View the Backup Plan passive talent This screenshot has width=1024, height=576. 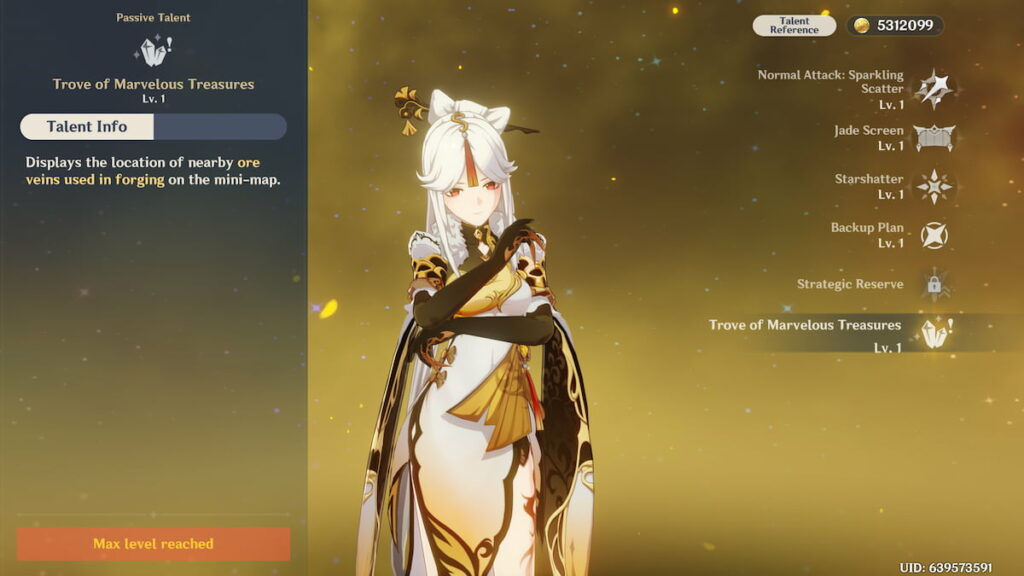coord(934,235)
